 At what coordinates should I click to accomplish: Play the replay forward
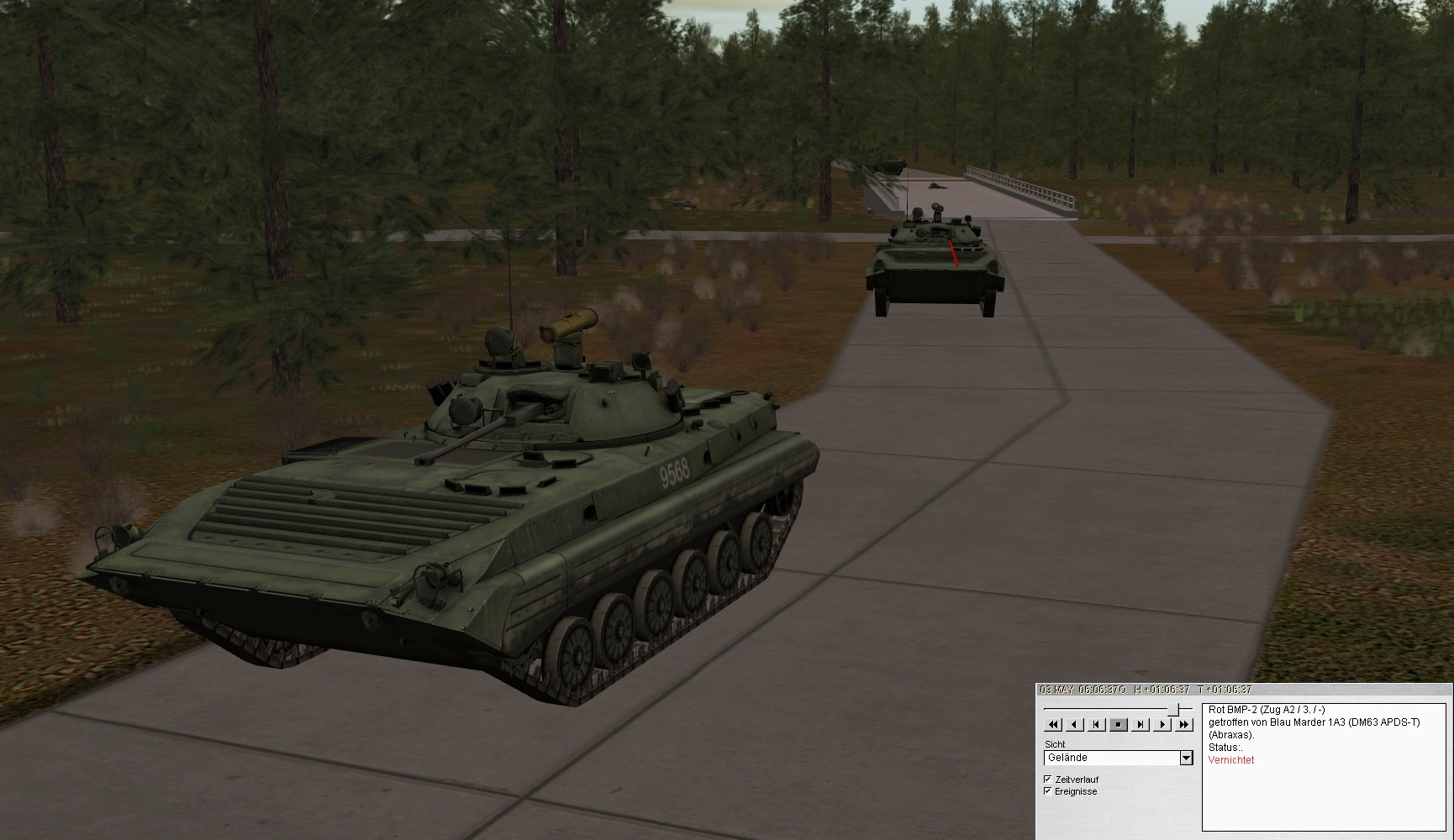tap(1162, 725)
